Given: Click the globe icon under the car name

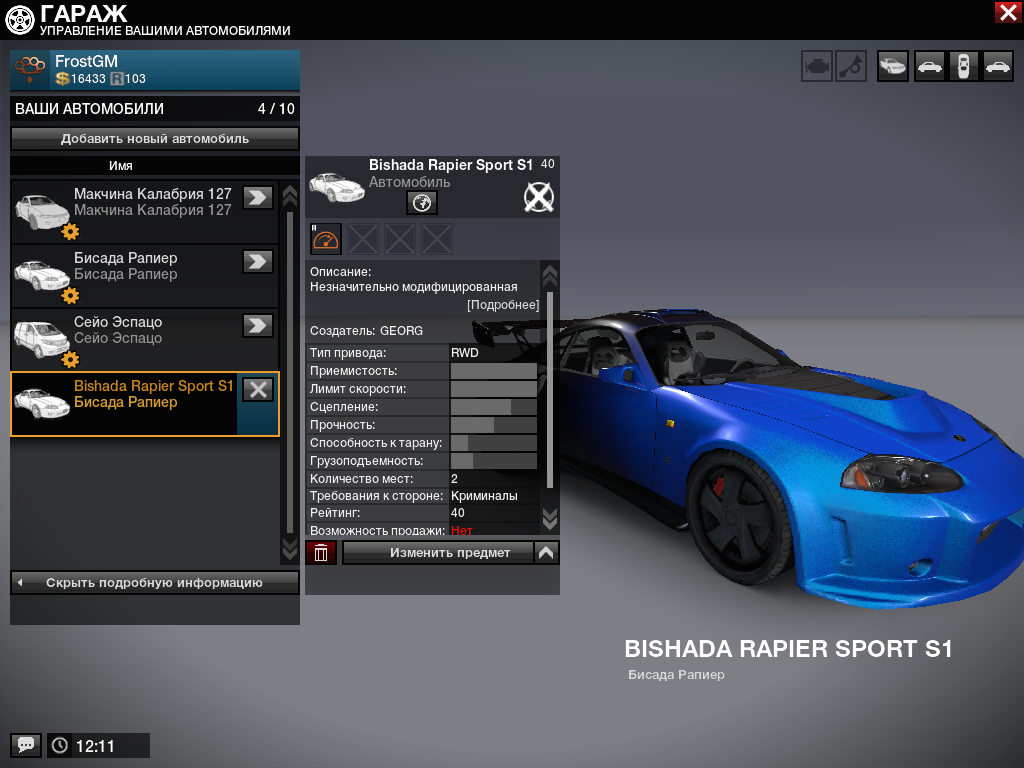Looking at the screenshot, I should [x=422, y=203].
